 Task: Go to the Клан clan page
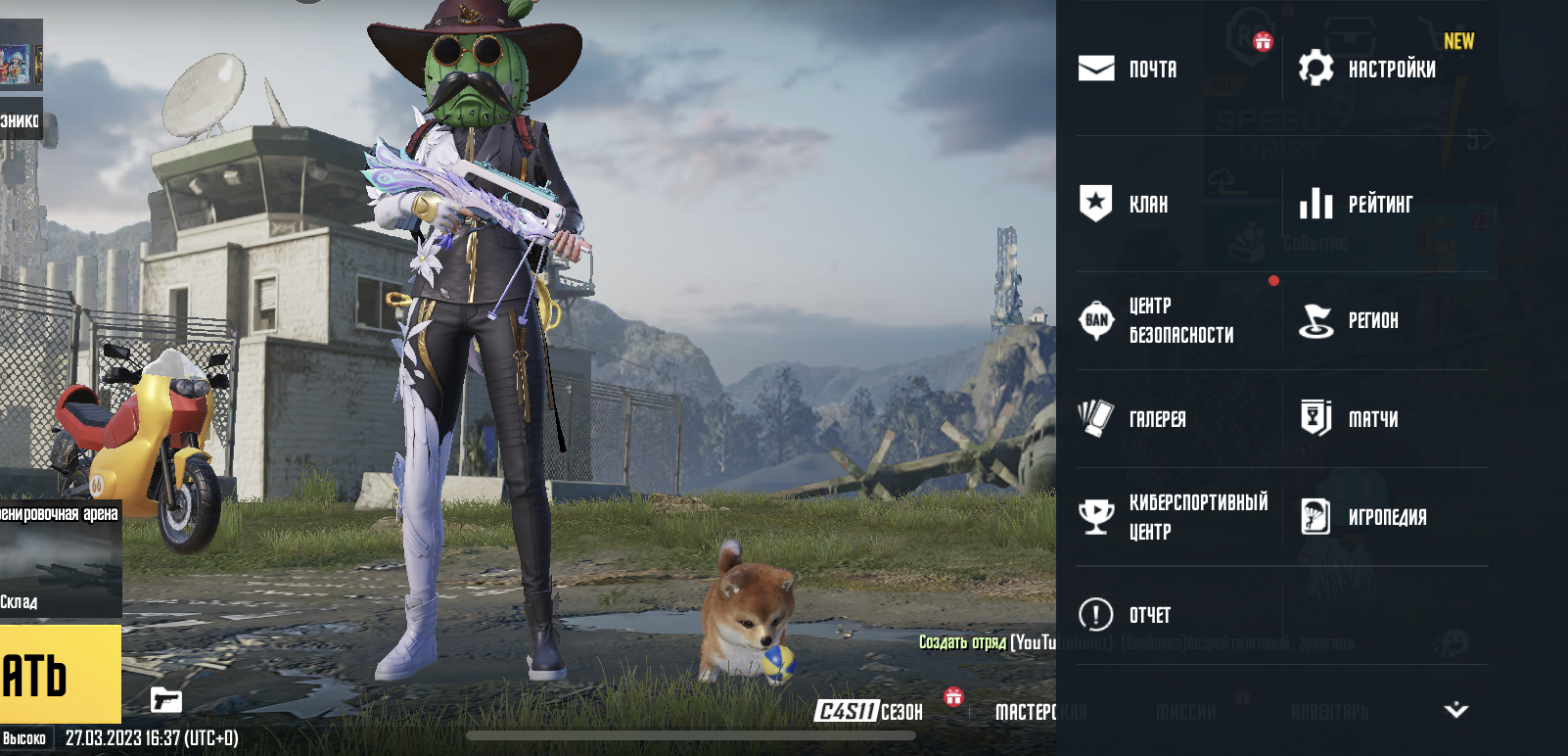[1124, 204]
